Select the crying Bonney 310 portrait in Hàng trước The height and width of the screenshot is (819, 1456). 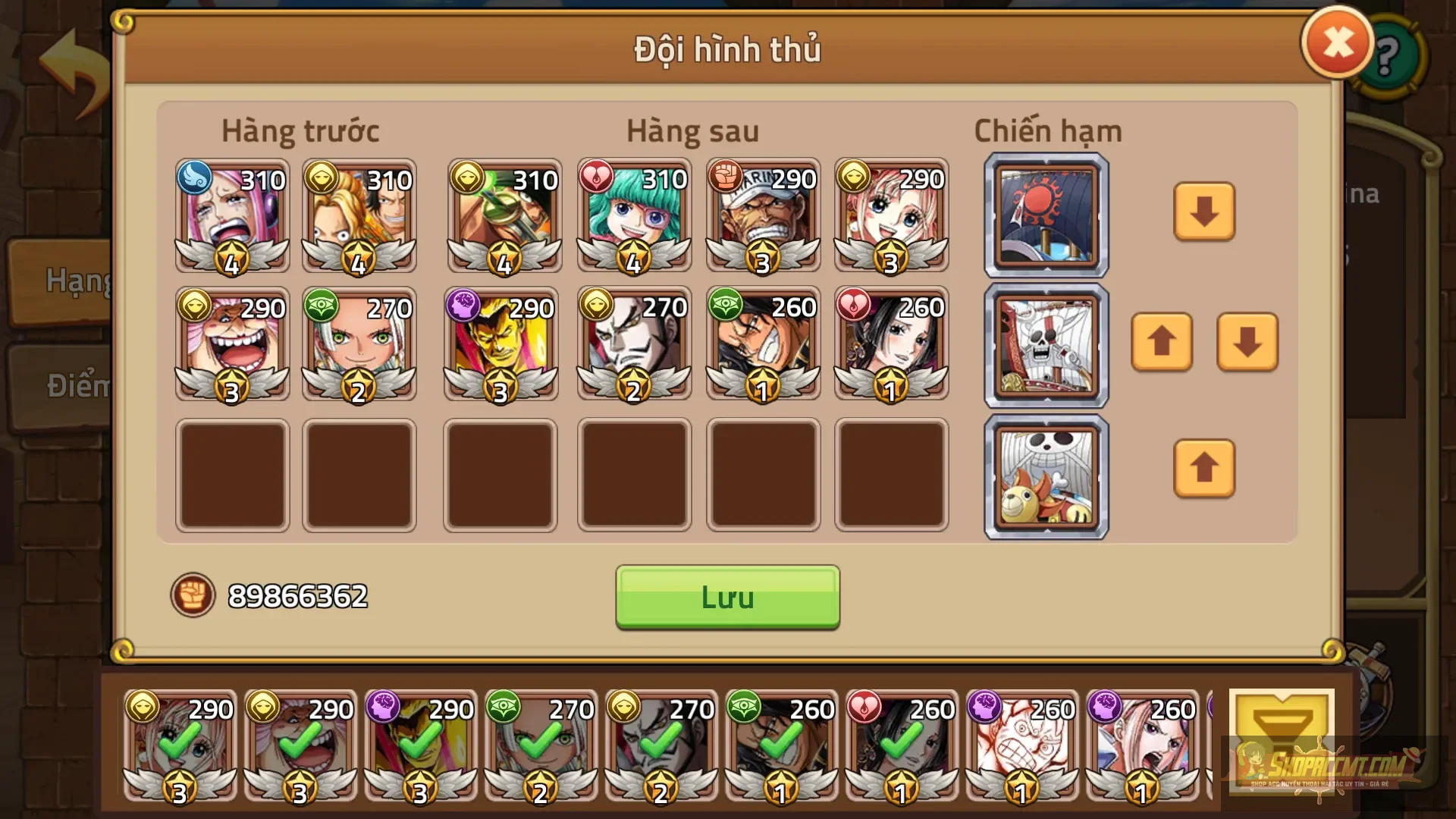point(231,216)
